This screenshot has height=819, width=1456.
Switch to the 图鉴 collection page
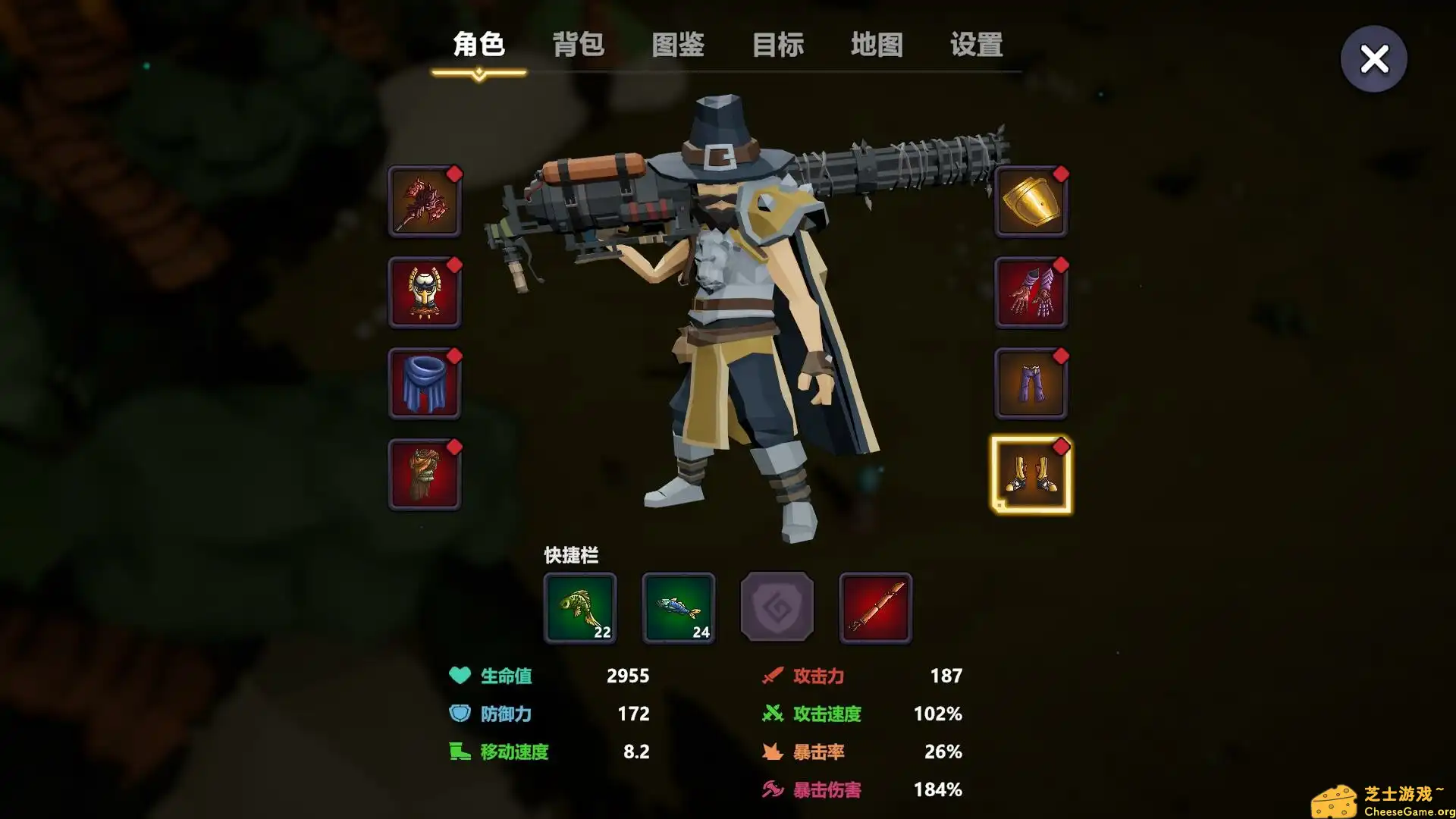[679, 45]
